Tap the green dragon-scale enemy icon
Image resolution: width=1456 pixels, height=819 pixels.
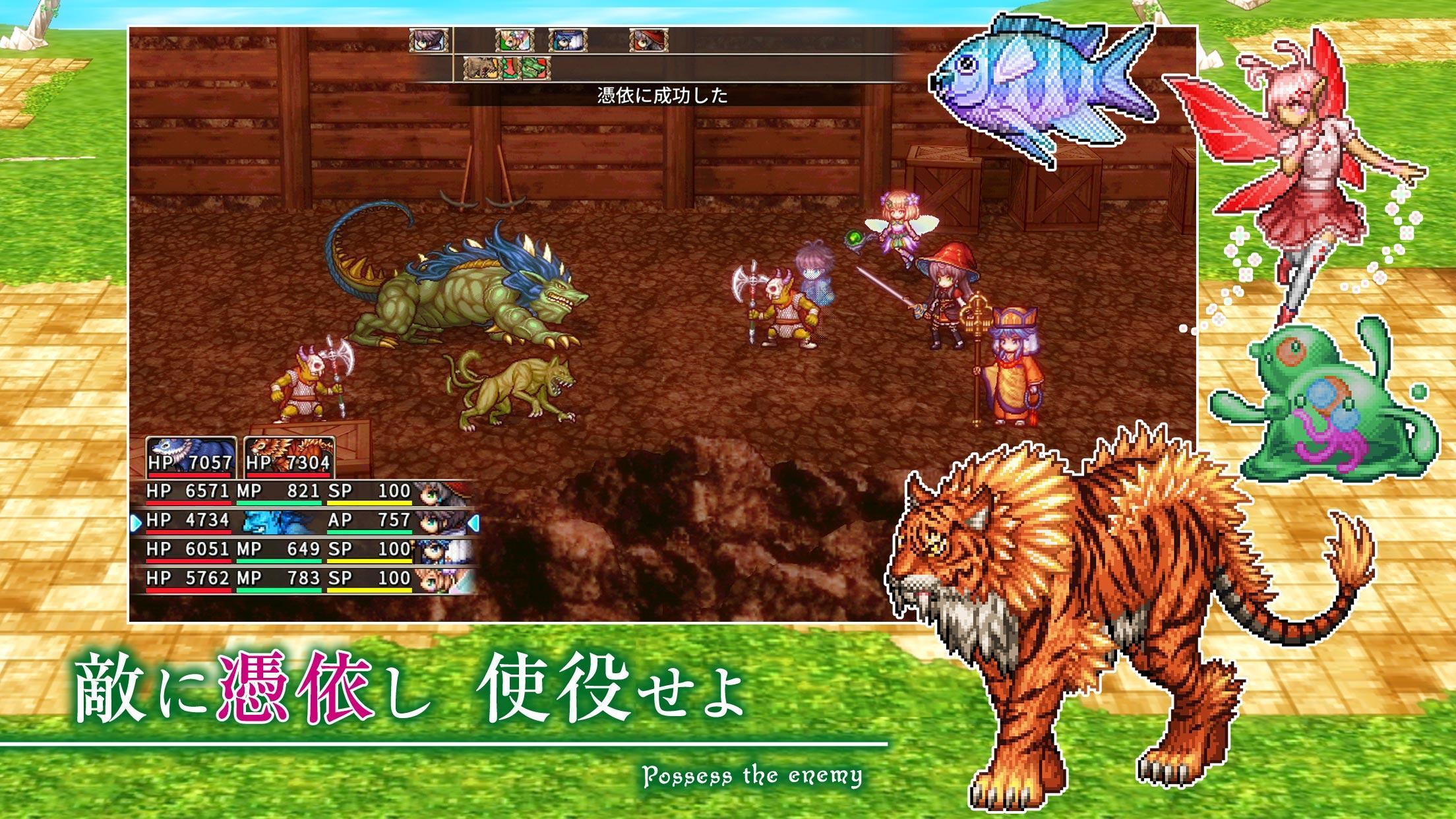point(535,69)
